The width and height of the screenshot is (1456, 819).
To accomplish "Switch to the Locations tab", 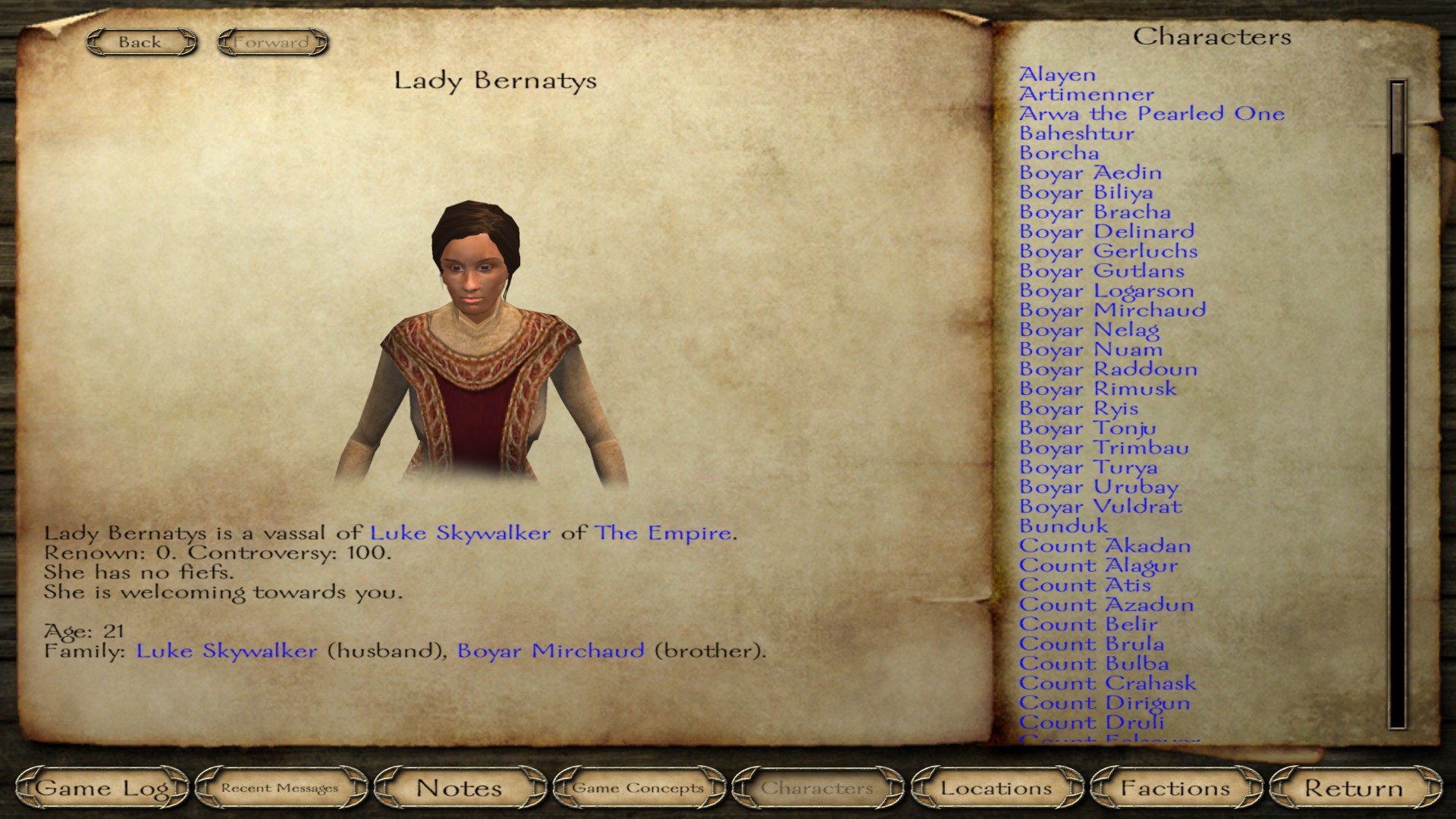I will [996, 788].
